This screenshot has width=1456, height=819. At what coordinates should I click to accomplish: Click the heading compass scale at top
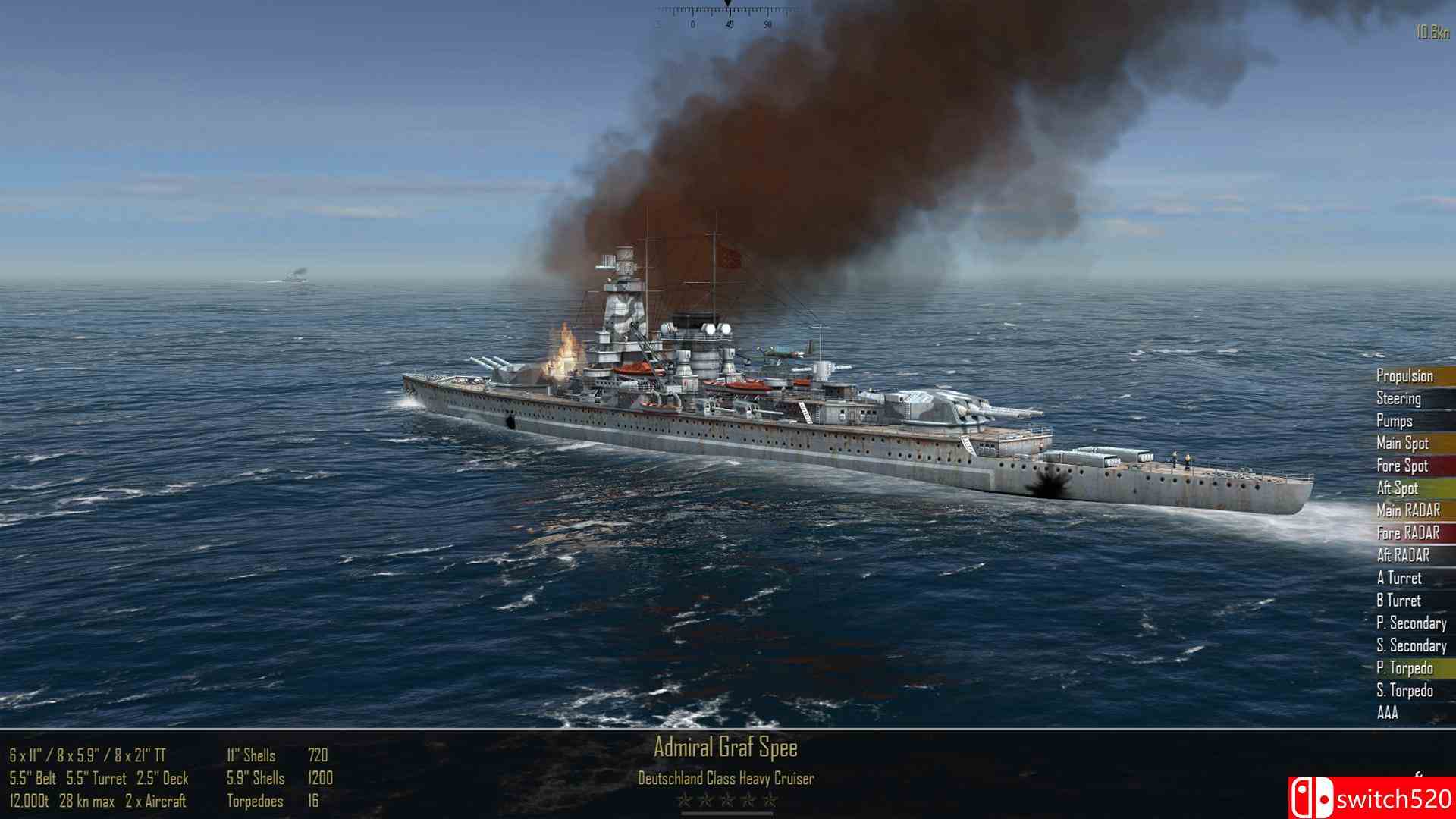click(x=728, y=14)
